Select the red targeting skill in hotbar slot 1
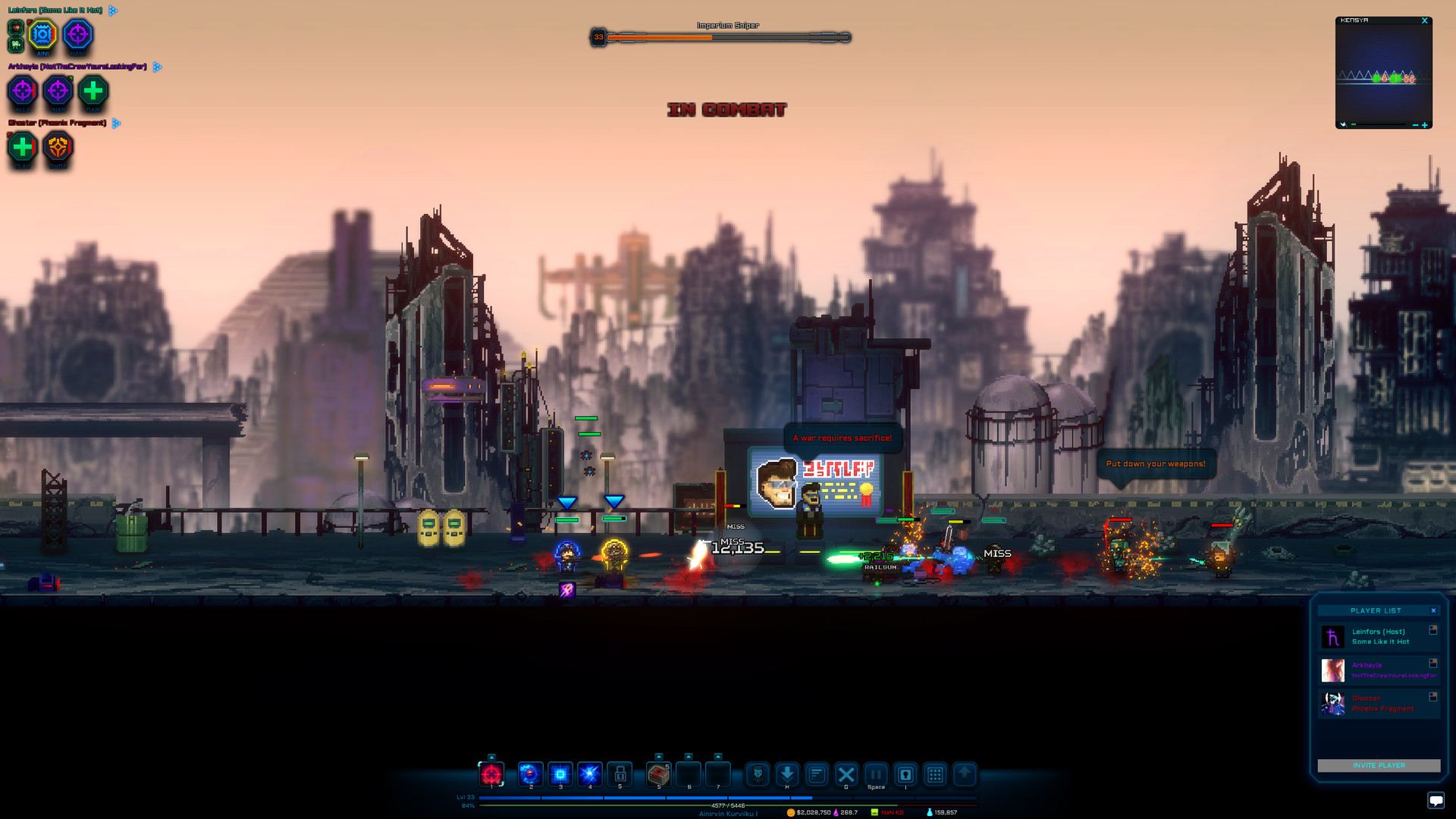This screenshot has width=1456, height=819. [491, 774]
